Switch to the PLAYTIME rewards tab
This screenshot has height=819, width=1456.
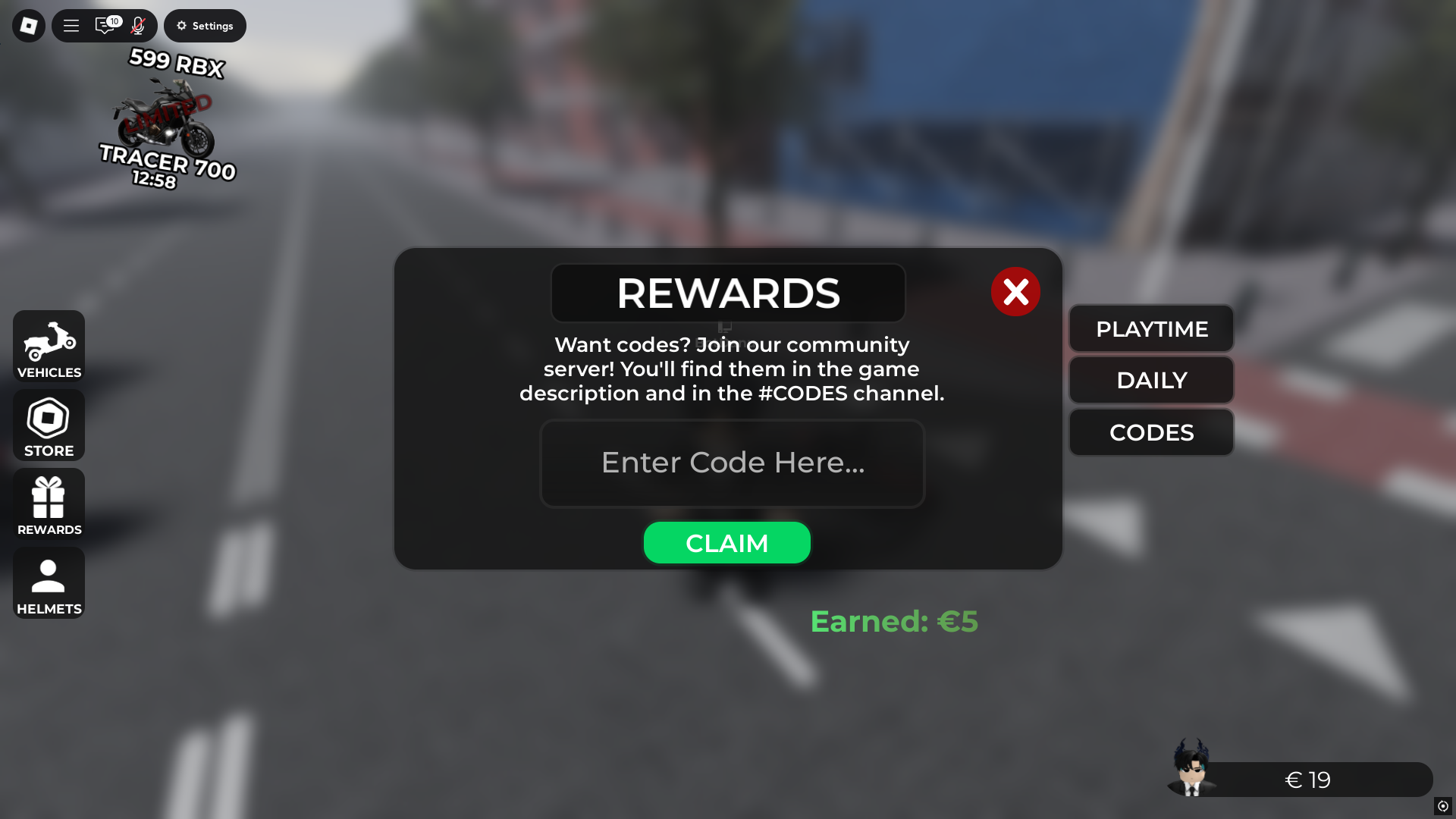[x=1150, y=328]
